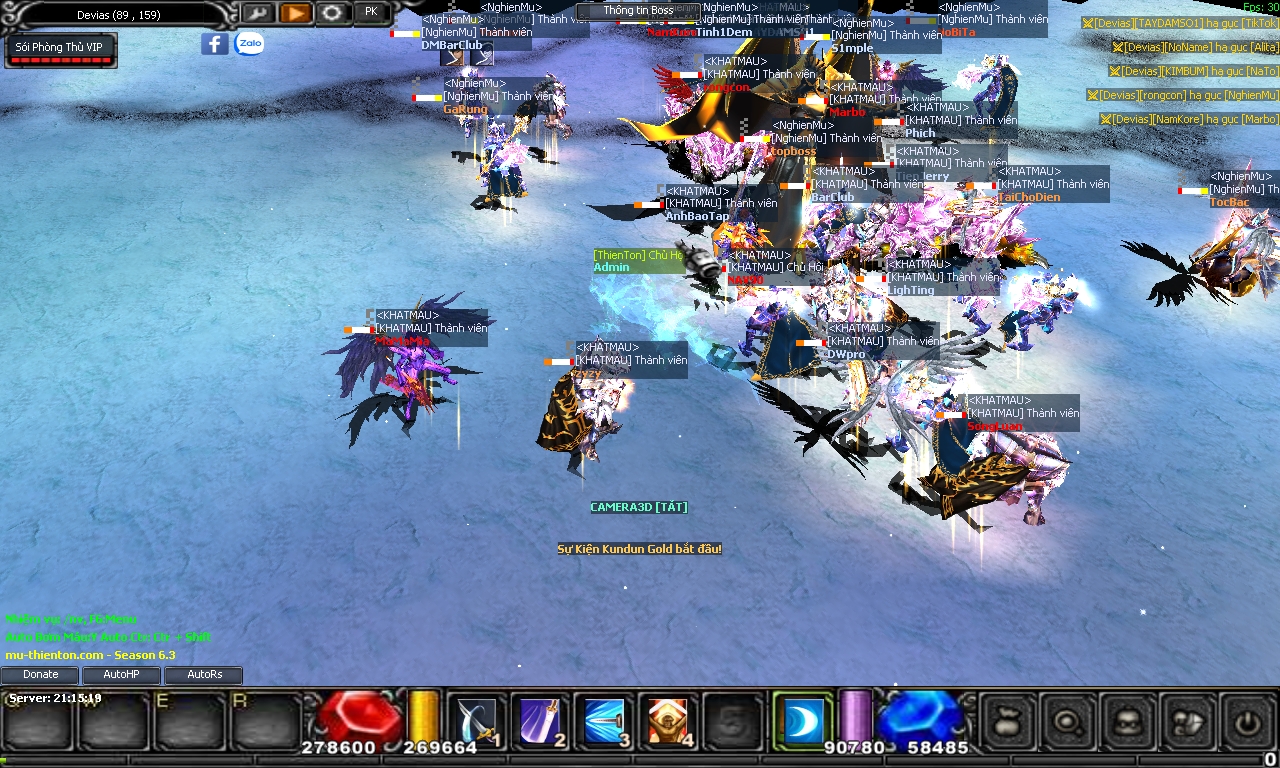Open the gear settings menu
The width and height of the screenshot is (1280, 768).
coord(333,13)
